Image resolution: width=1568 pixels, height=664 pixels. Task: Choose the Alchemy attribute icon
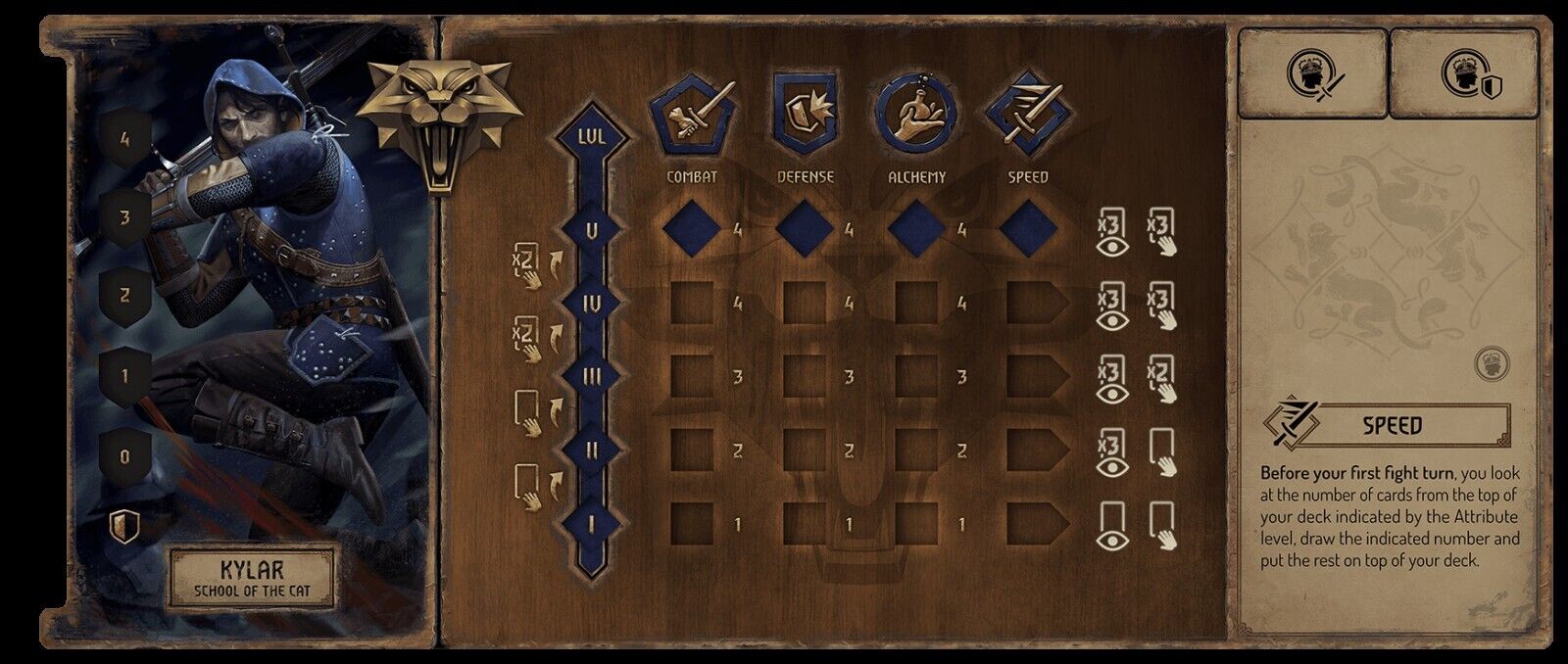pos(916,116)
